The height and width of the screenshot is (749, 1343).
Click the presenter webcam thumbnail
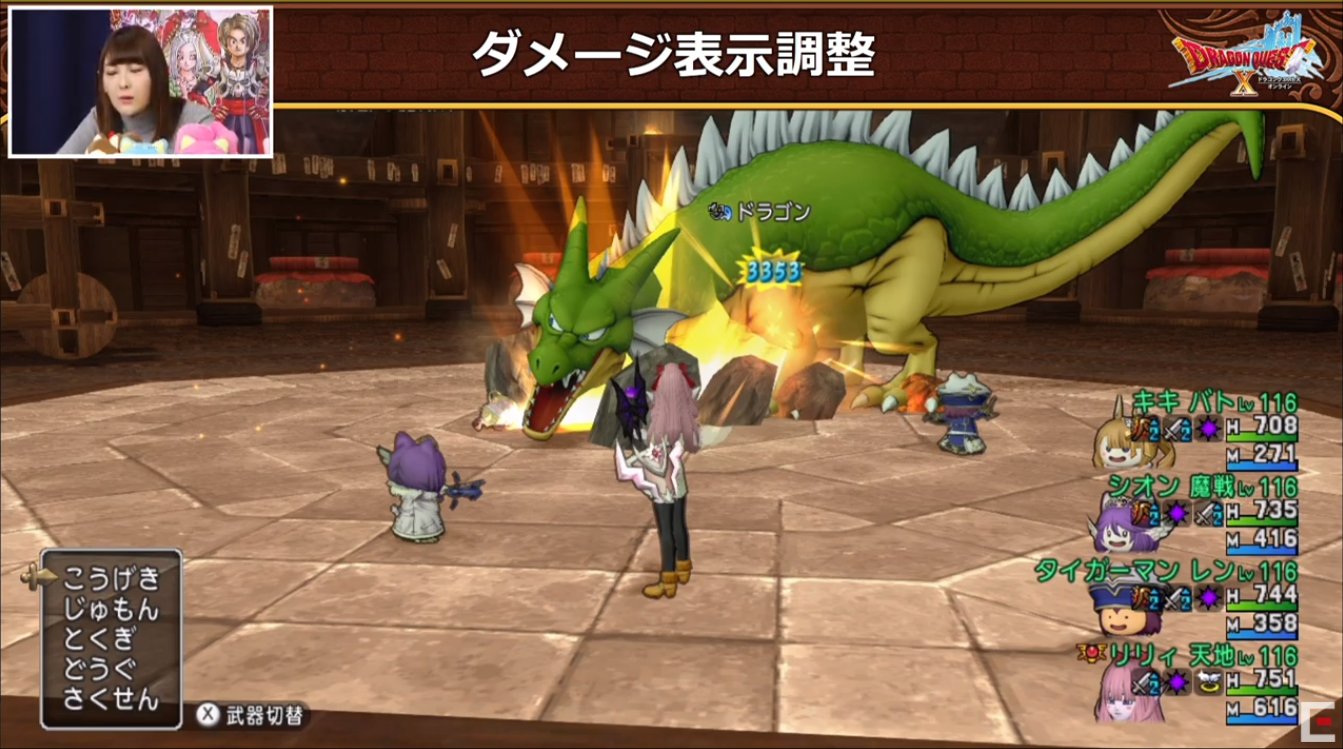pyautogui.click(x=141, y=82)
